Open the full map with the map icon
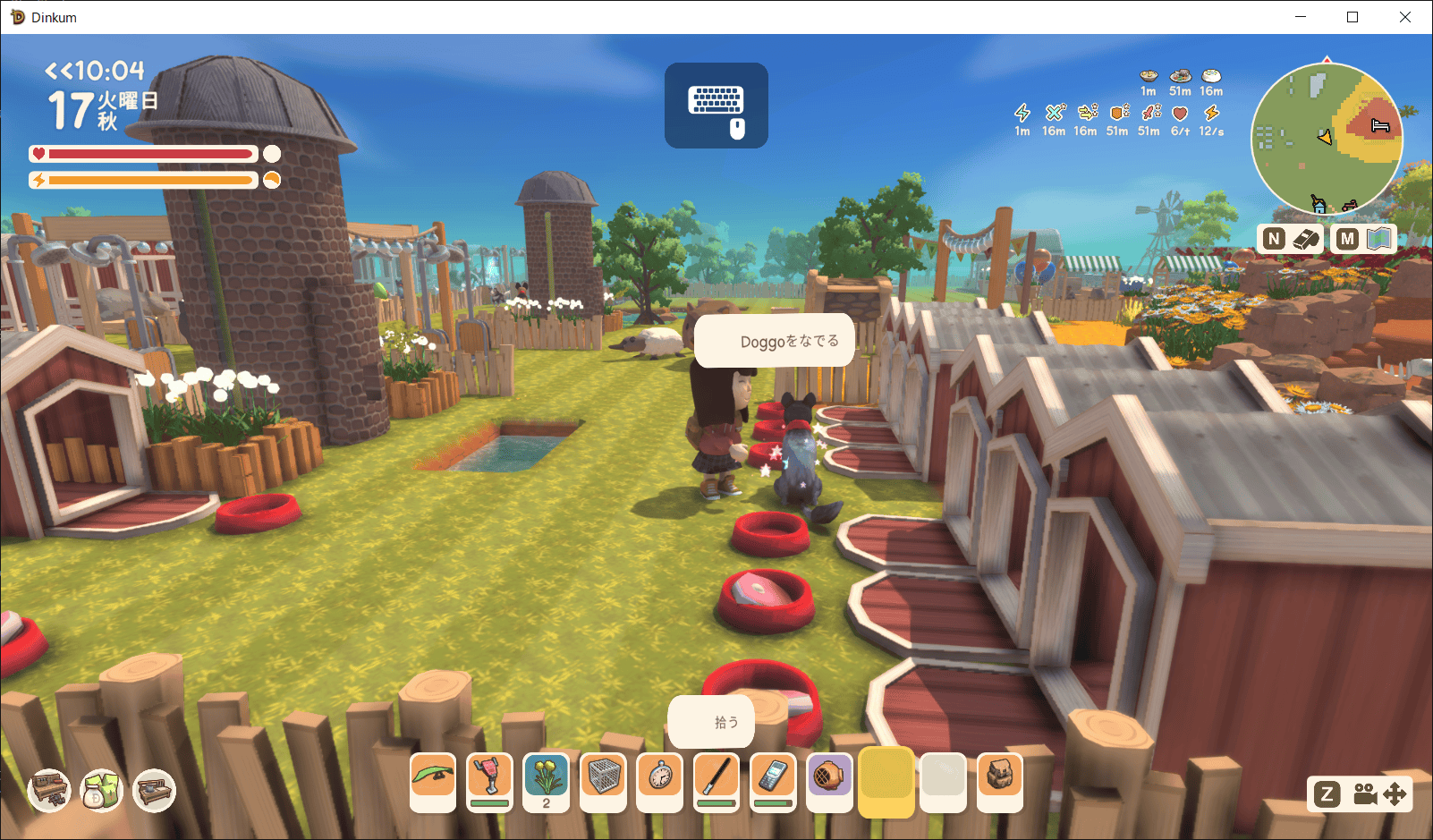The width and height of the screenshot is (1433, 840). [x=1379, y=238]
